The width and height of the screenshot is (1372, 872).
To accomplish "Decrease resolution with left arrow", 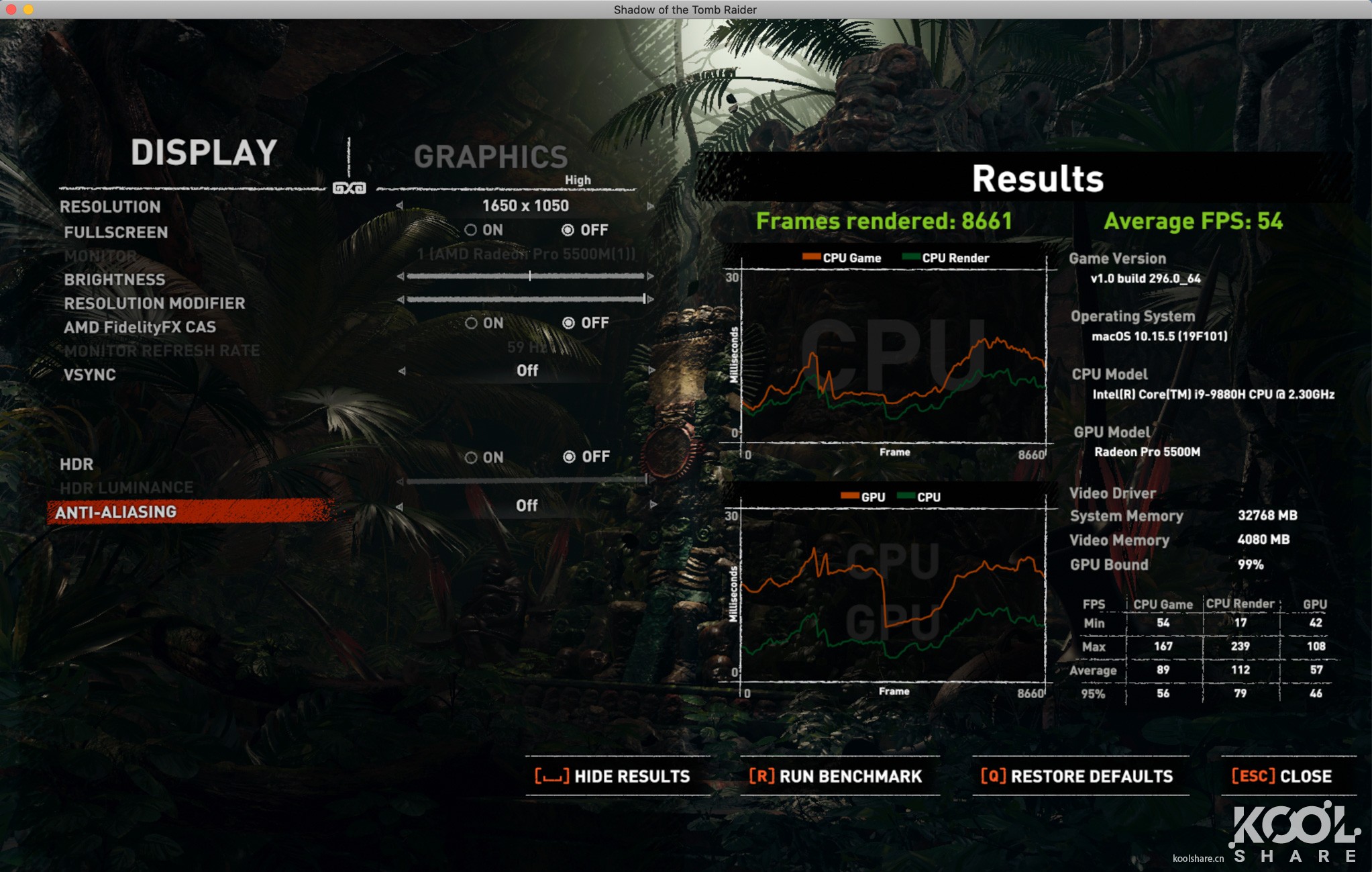I will click(400, 206).
